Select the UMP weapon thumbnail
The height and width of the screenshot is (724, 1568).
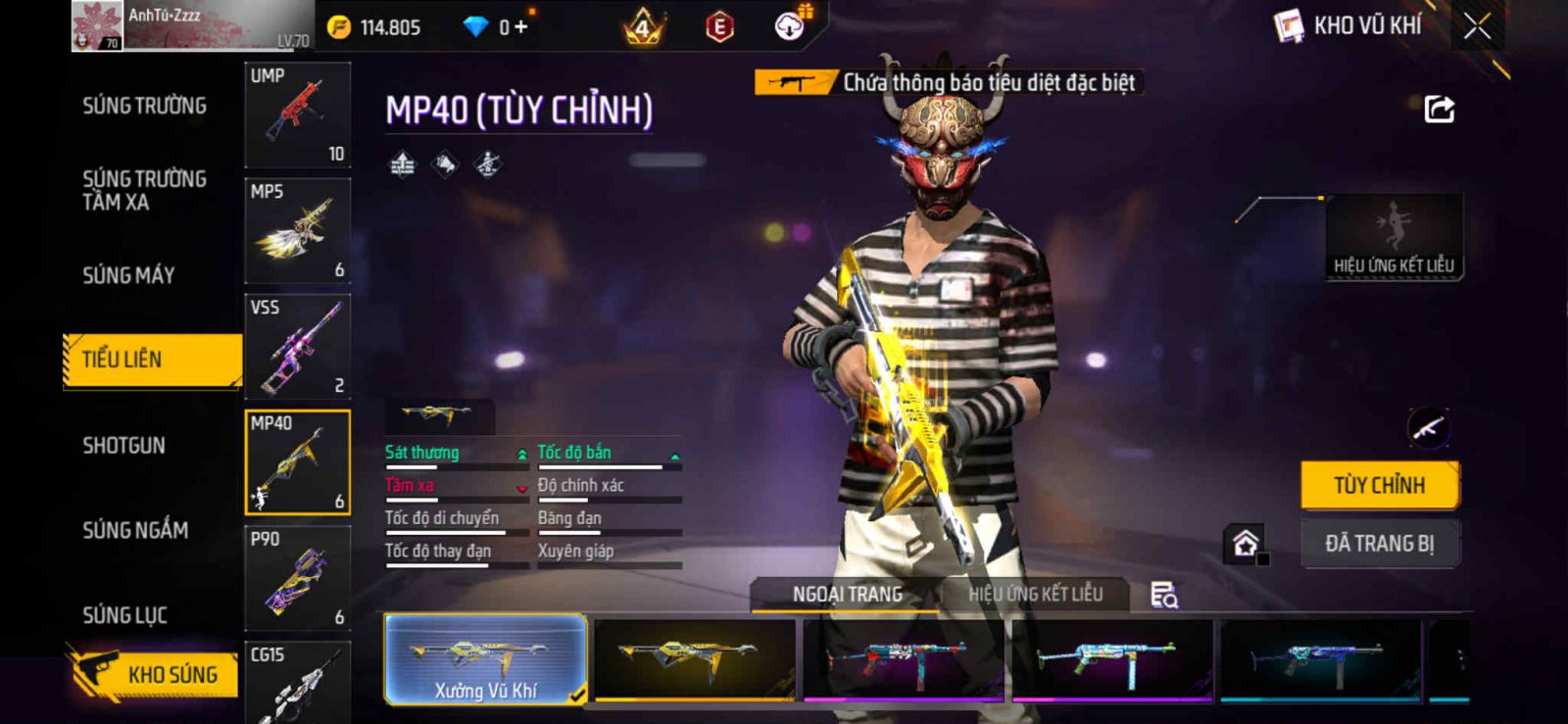tap(297, 116)
